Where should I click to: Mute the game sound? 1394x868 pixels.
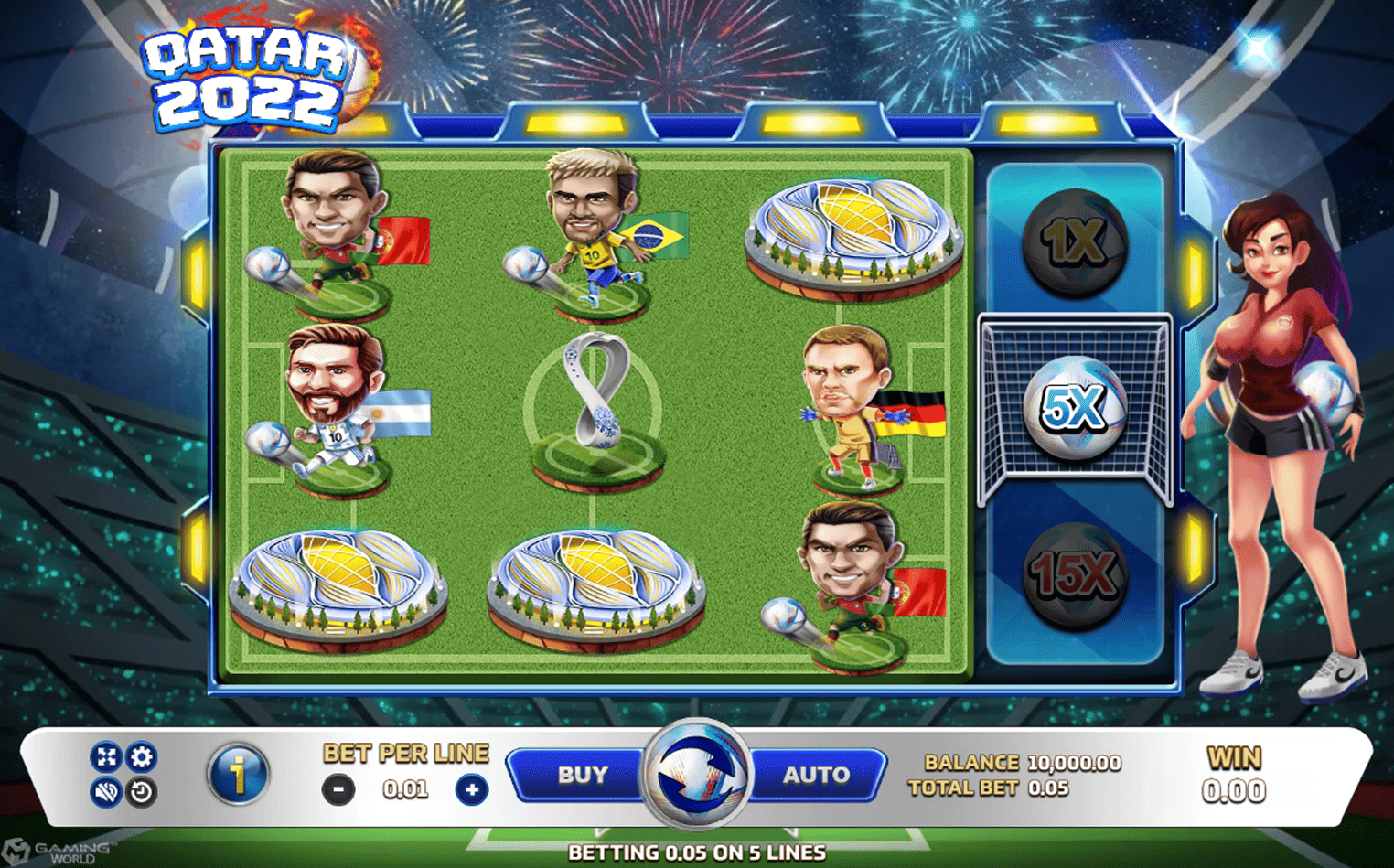(108, 792)
